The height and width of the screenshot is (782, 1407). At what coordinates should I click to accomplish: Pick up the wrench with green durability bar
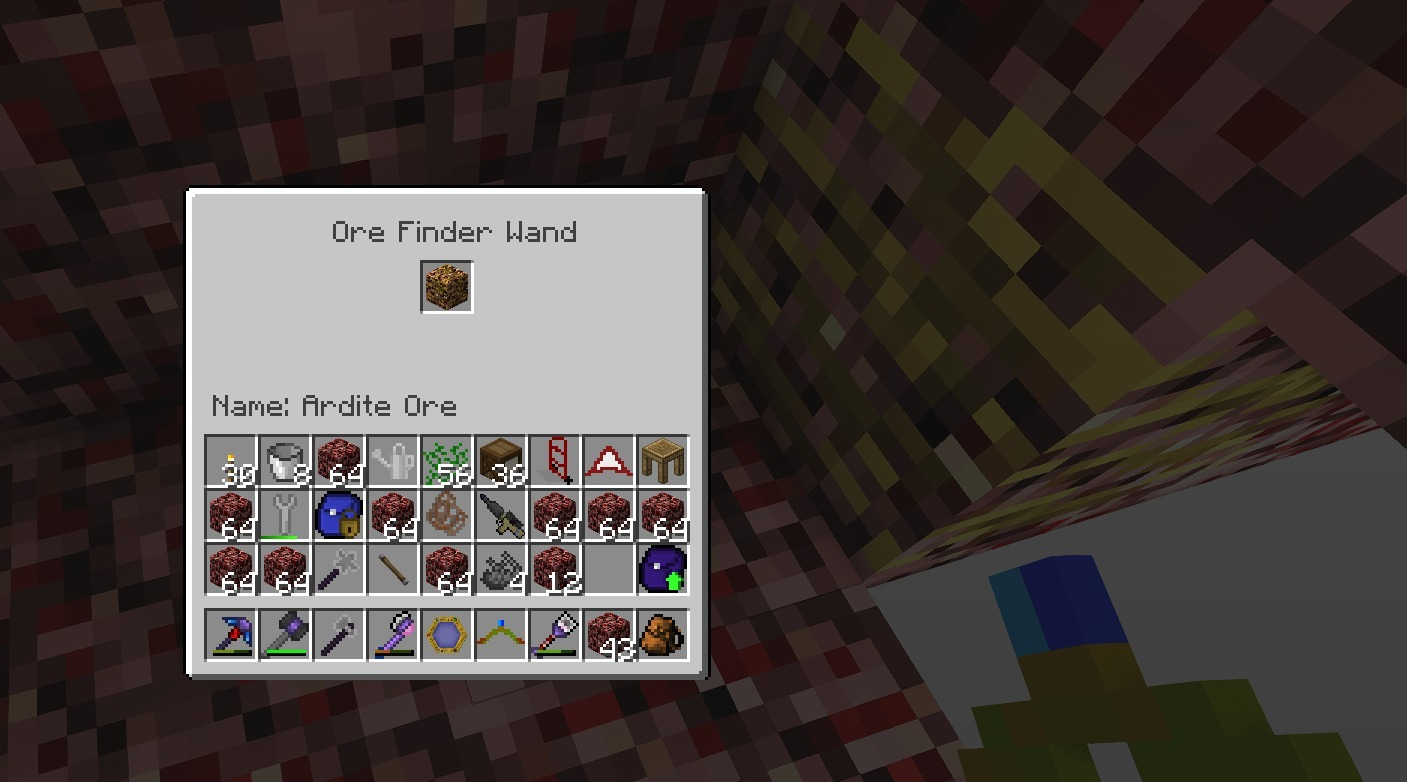click(285, 514)
